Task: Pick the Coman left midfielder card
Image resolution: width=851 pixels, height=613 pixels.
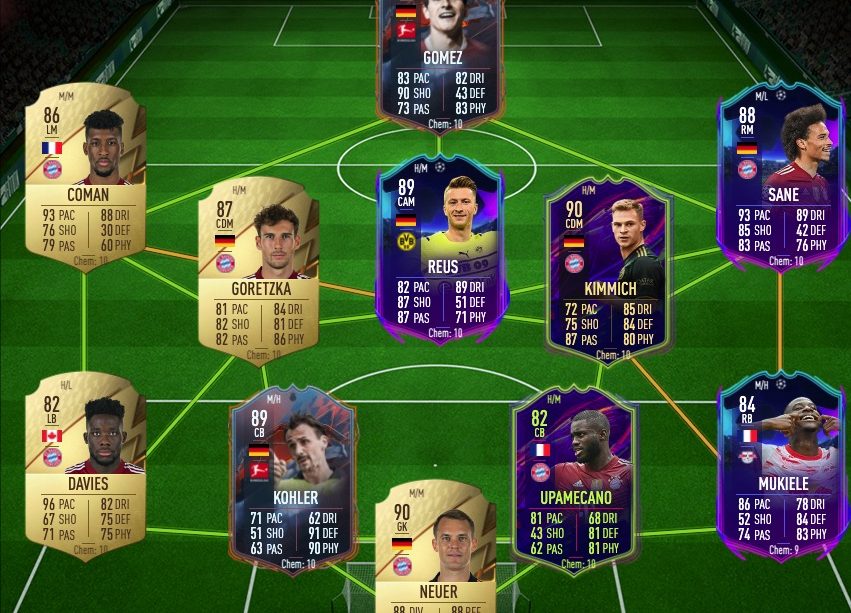Action: pyautogui.click(x=86, y=177)
